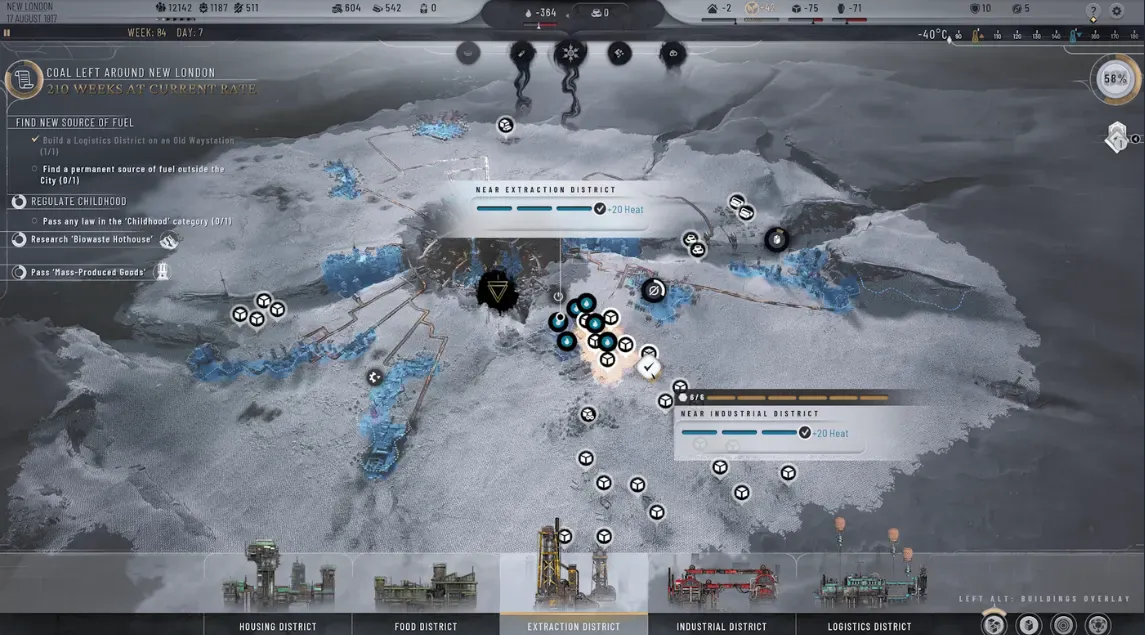Click the snowflake frost icon at top
This screenshot has height=635, width=1145.
pyautogui.click(x=571, y=53)
